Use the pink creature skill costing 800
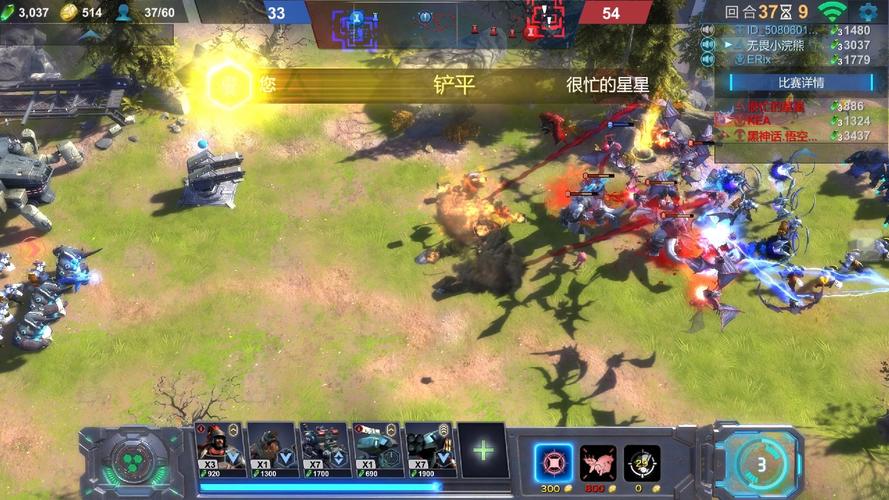The width and height of the screenshot is (889, 500). tap(598, 463)
